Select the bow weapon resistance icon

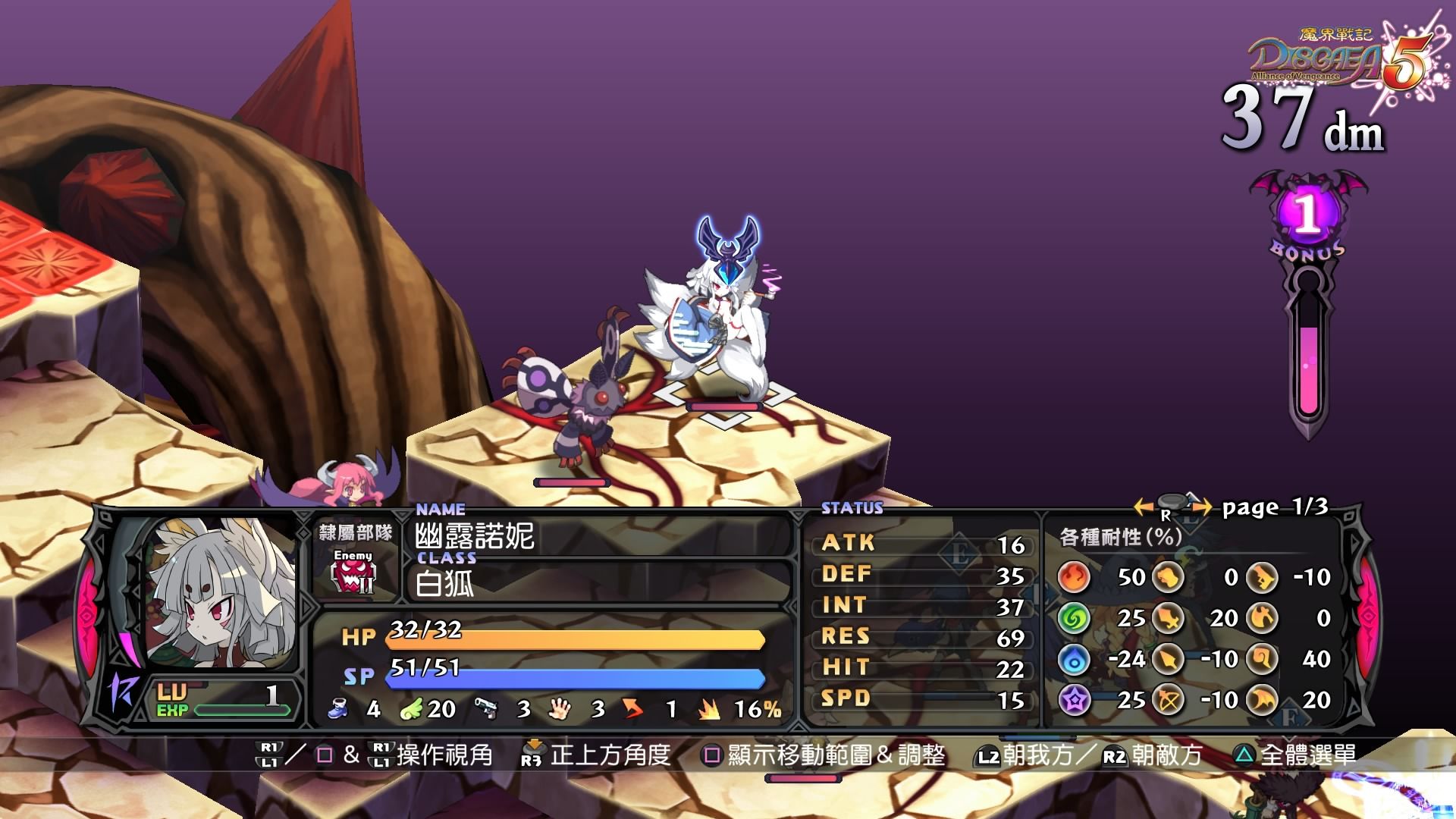click(1169, 700)
